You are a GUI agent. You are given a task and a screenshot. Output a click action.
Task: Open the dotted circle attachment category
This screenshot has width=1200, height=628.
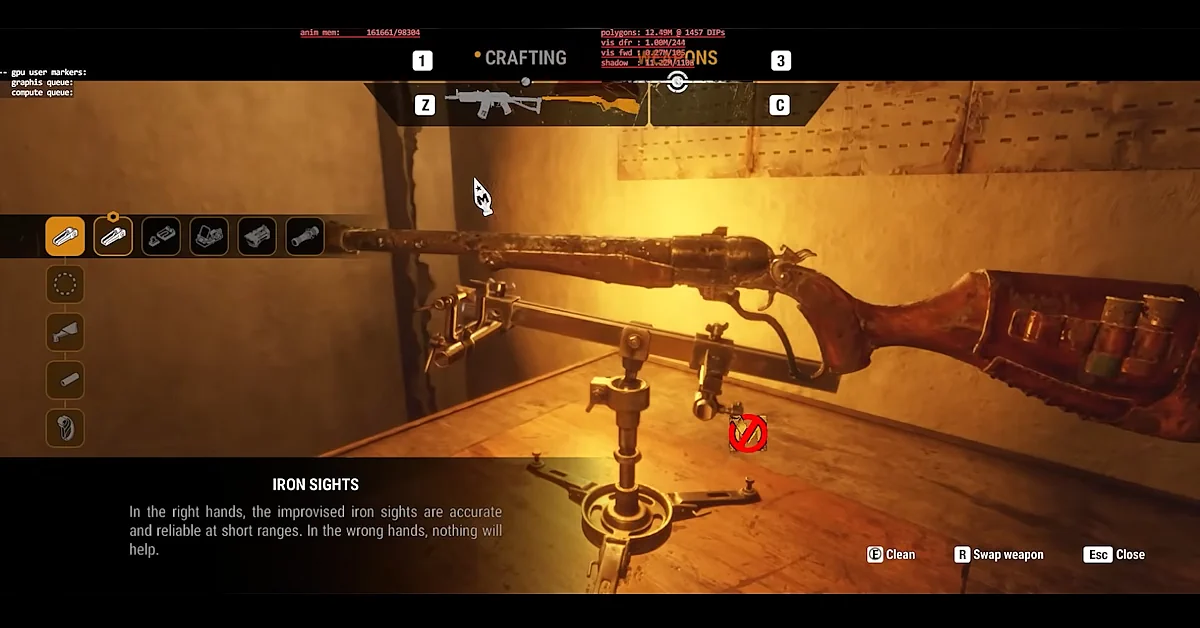(65, 285)
